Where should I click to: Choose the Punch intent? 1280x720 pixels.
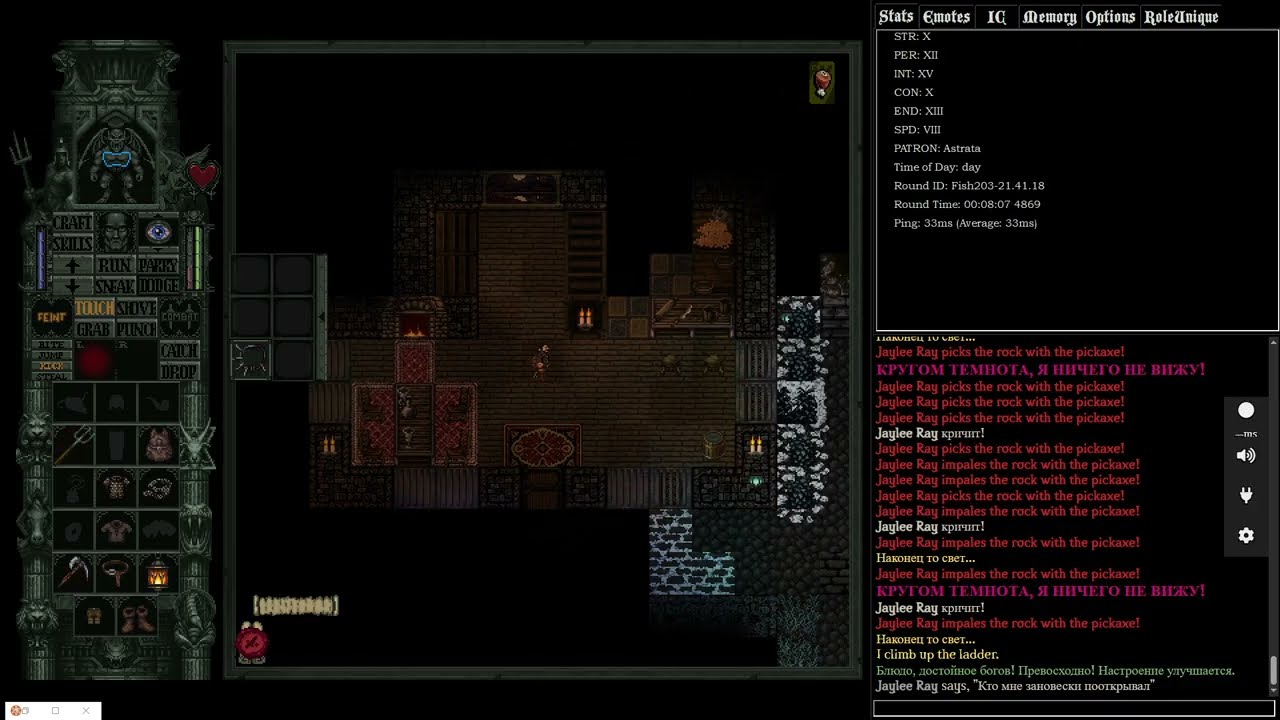click(x=136, y=329)
